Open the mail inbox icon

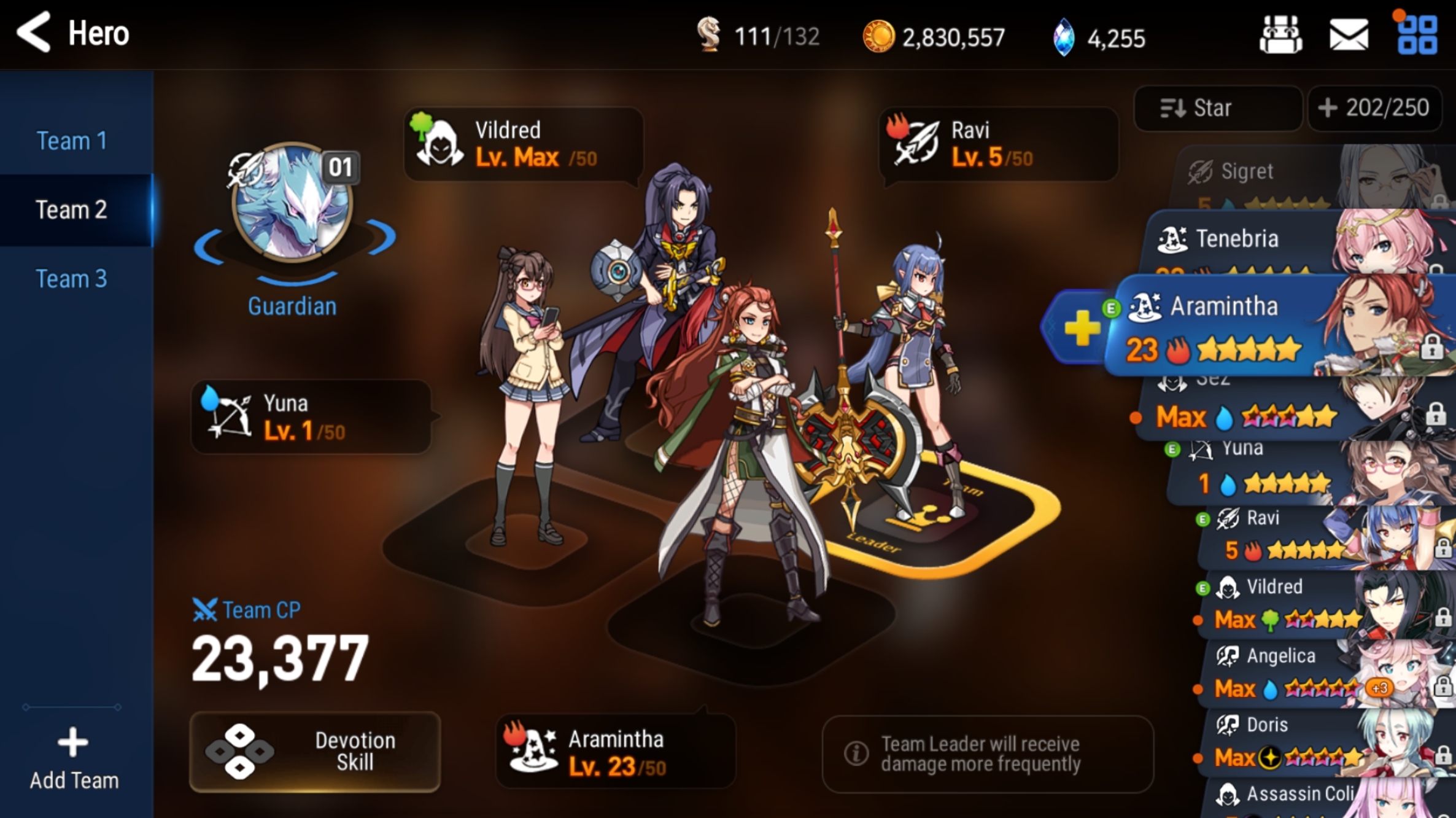(1349, 35)
